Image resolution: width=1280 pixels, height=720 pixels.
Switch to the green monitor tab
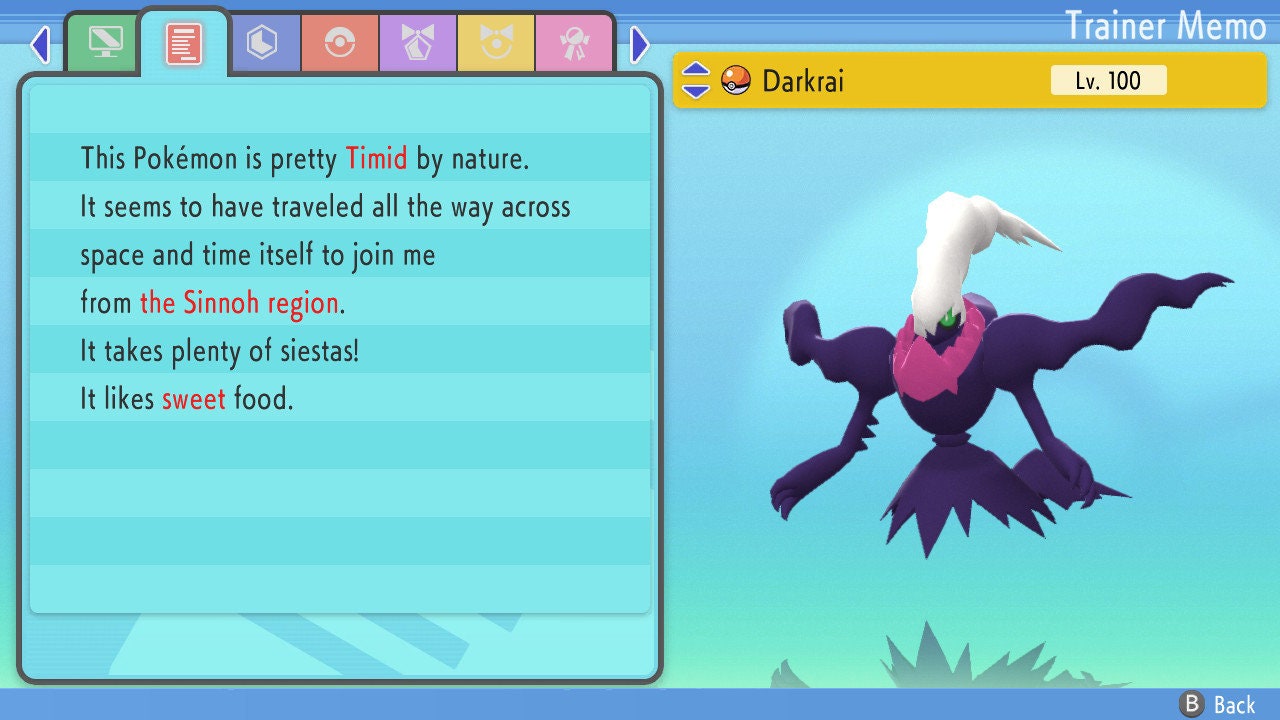[x=105, y=42]
